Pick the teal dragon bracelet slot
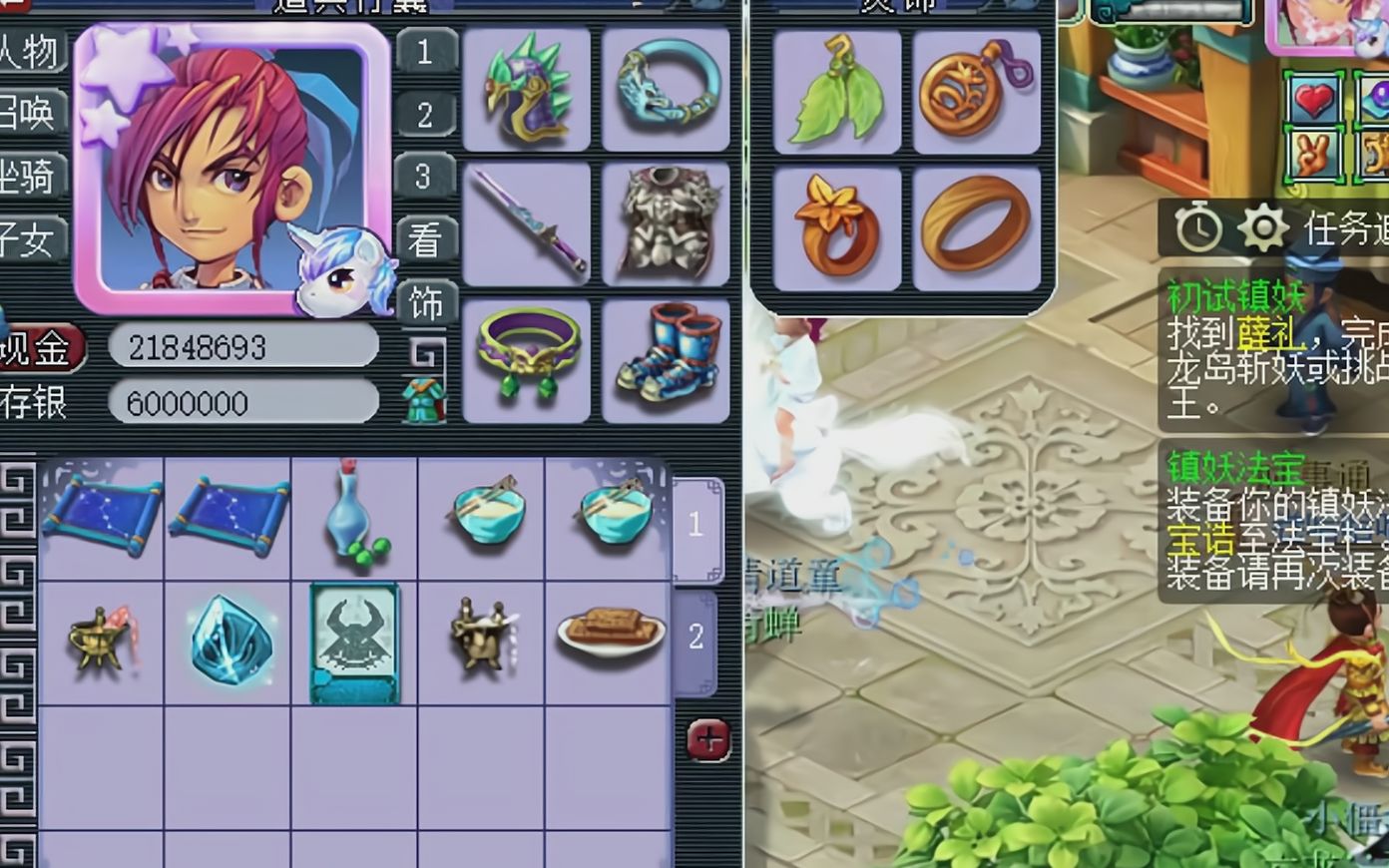Image resolution: width=1389 pixels, height=868 pixels. [x=666, y=90]
